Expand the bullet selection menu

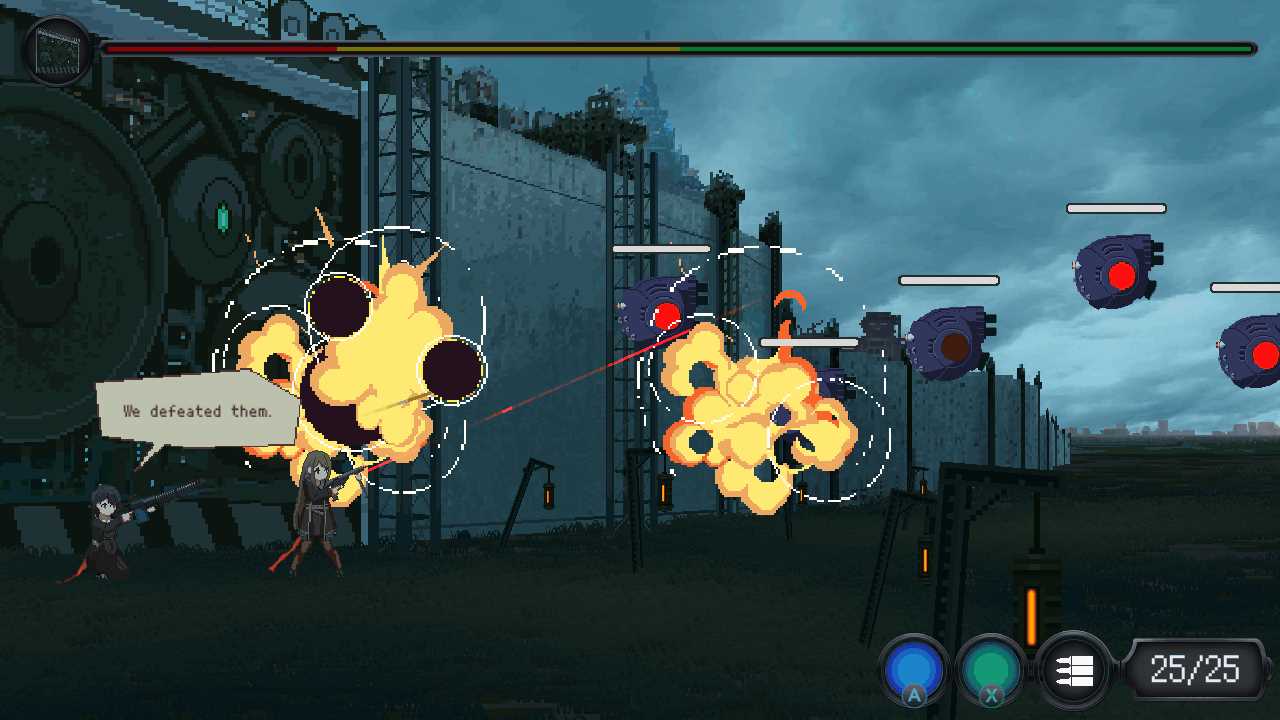pos(1072,668)
